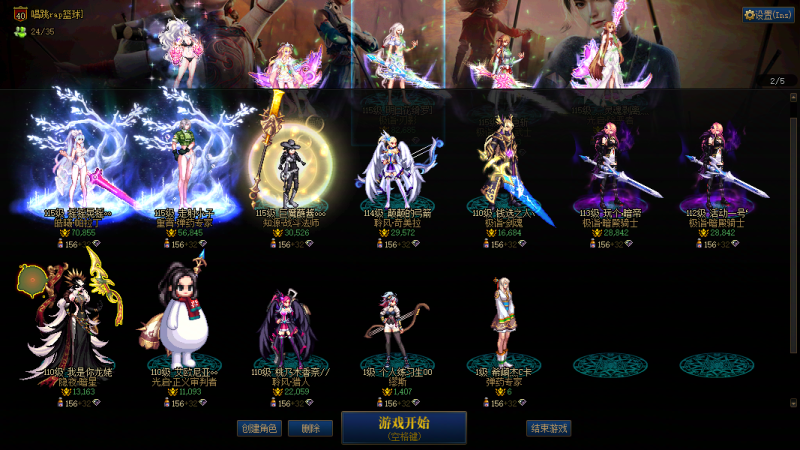The width and height of the screenshot is (800, 450).
Task: Open 创建角色 to create a character
Action: point(260,428)
